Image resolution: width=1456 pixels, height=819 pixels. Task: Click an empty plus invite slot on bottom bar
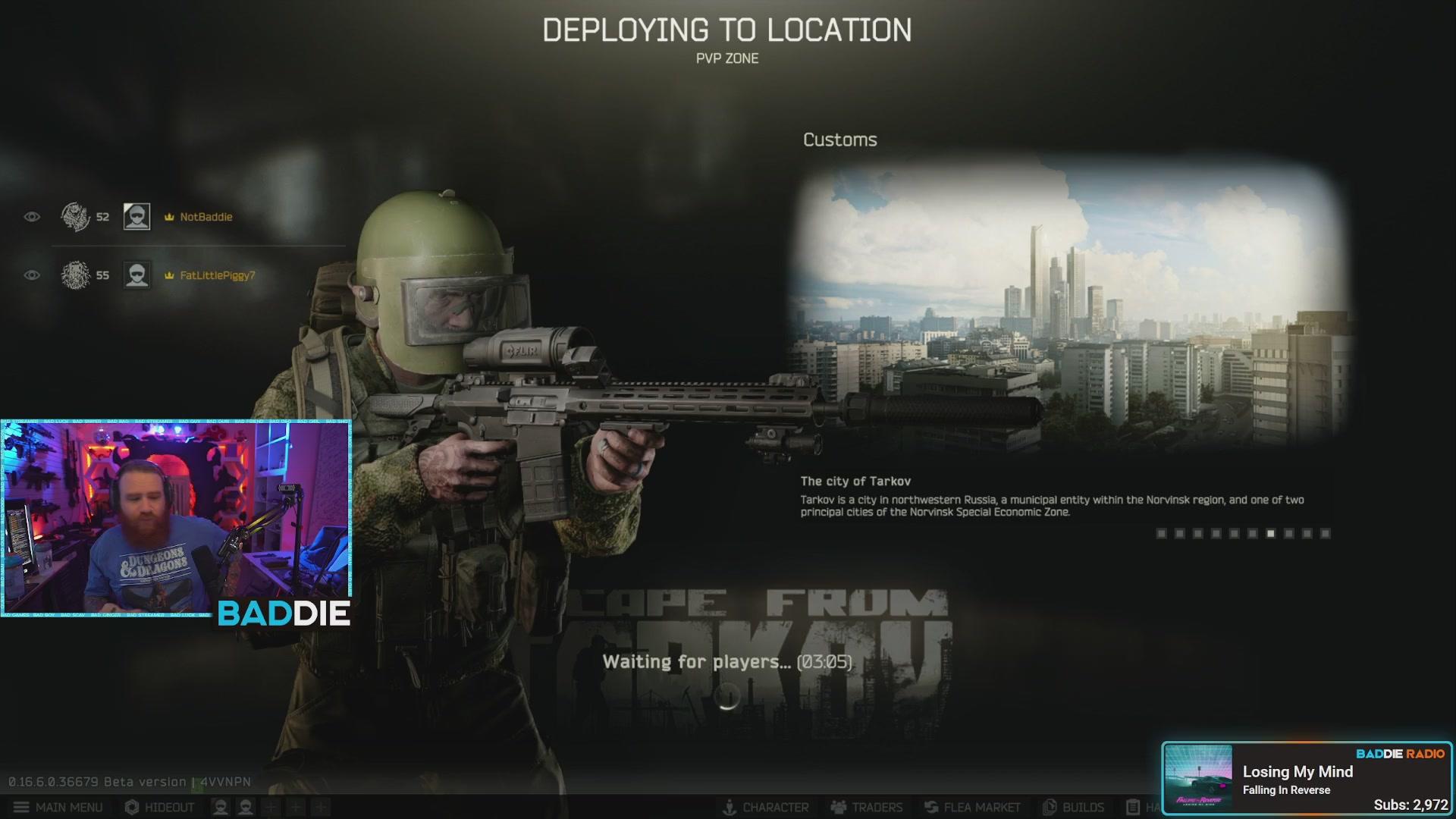click(x=269, y=807)
